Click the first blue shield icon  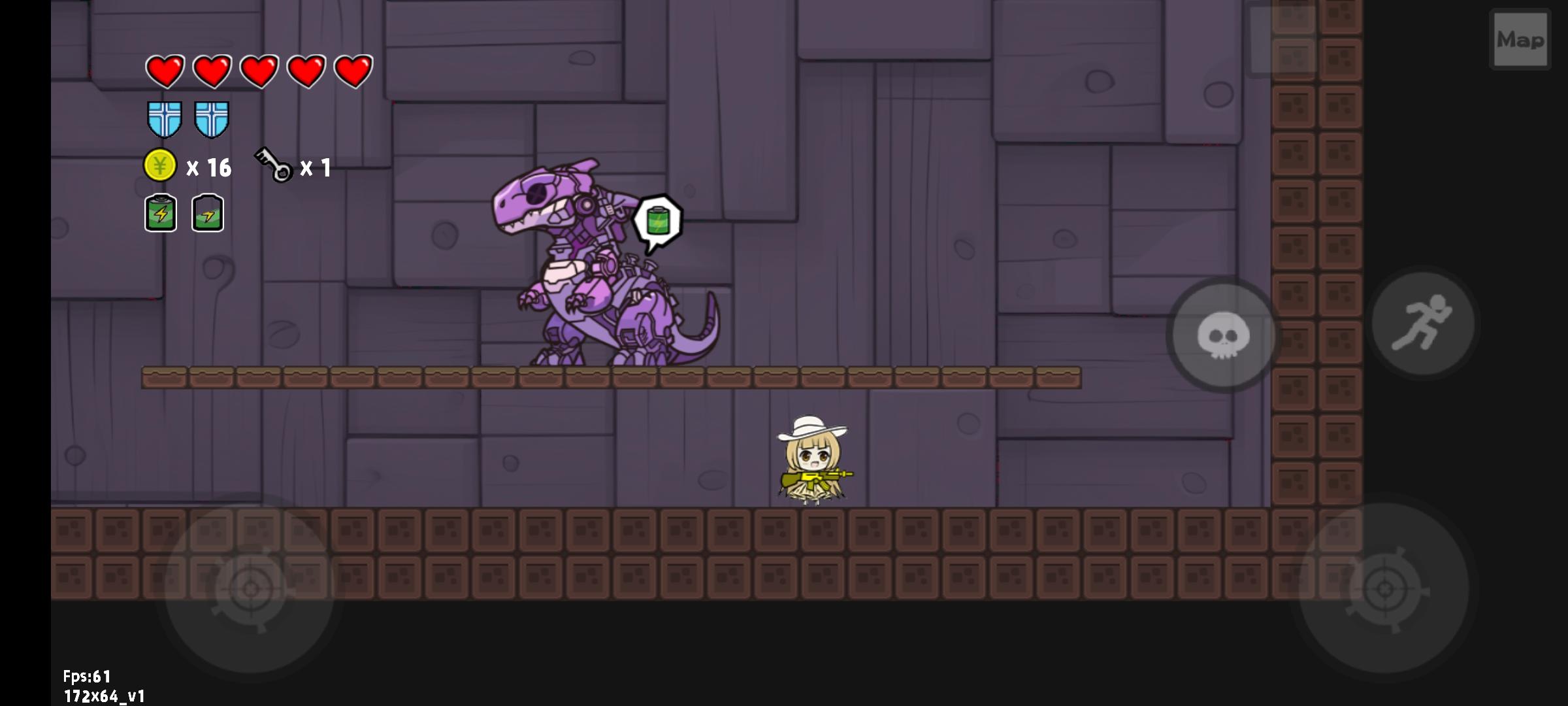coord(165,120)
